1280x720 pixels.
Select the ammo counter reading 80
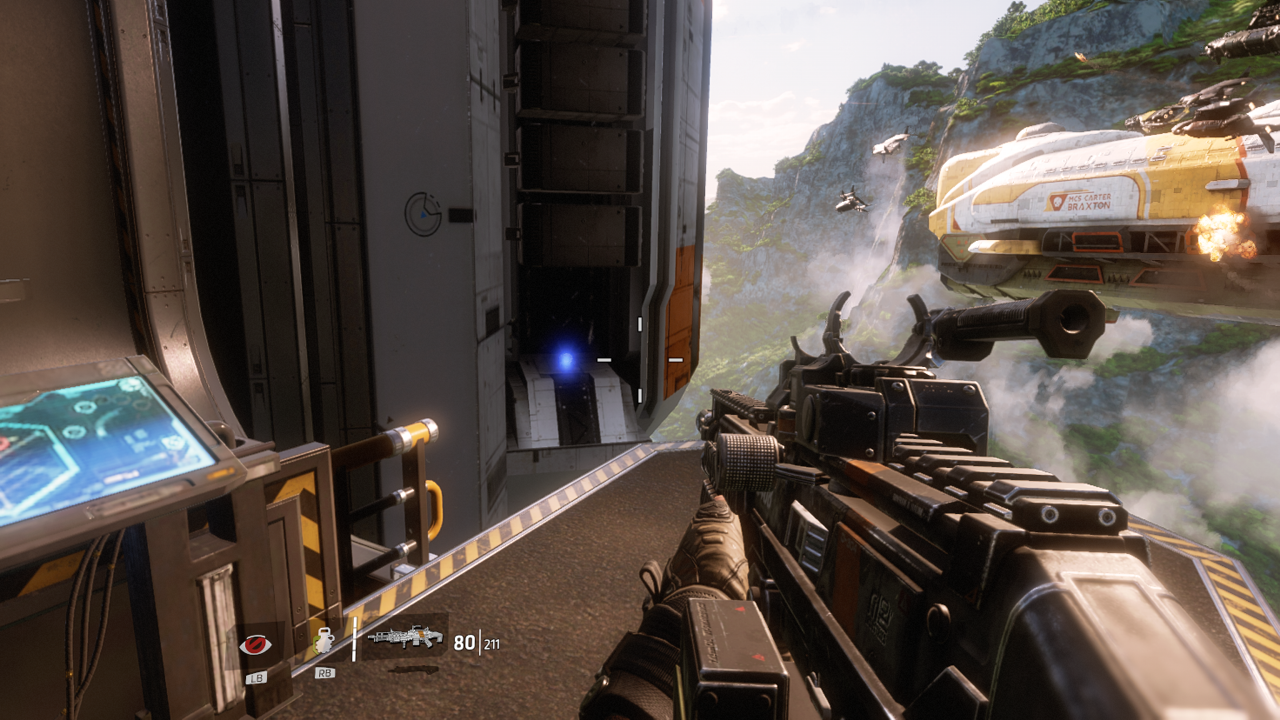click(463, 644)
